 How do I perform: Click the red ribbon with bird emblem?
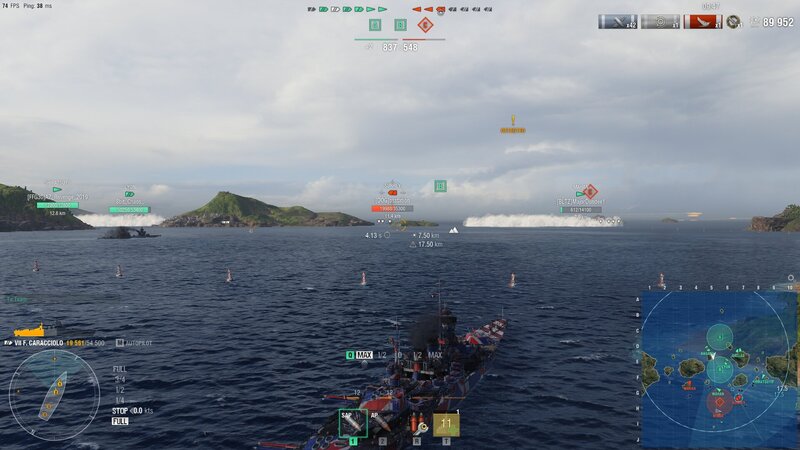click(702, 21)
